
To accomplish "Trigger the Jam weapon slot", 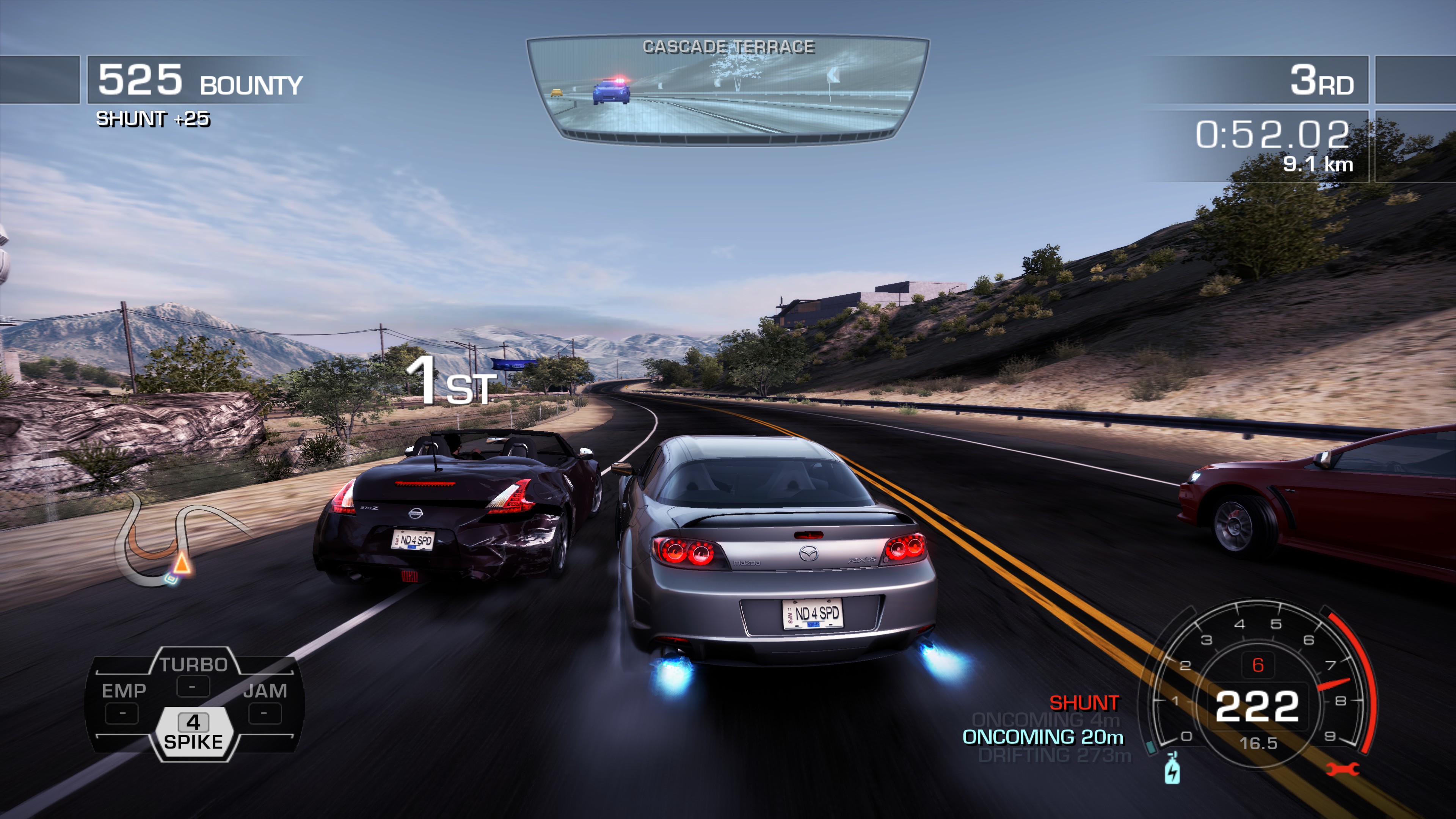I will click(265, 701).
